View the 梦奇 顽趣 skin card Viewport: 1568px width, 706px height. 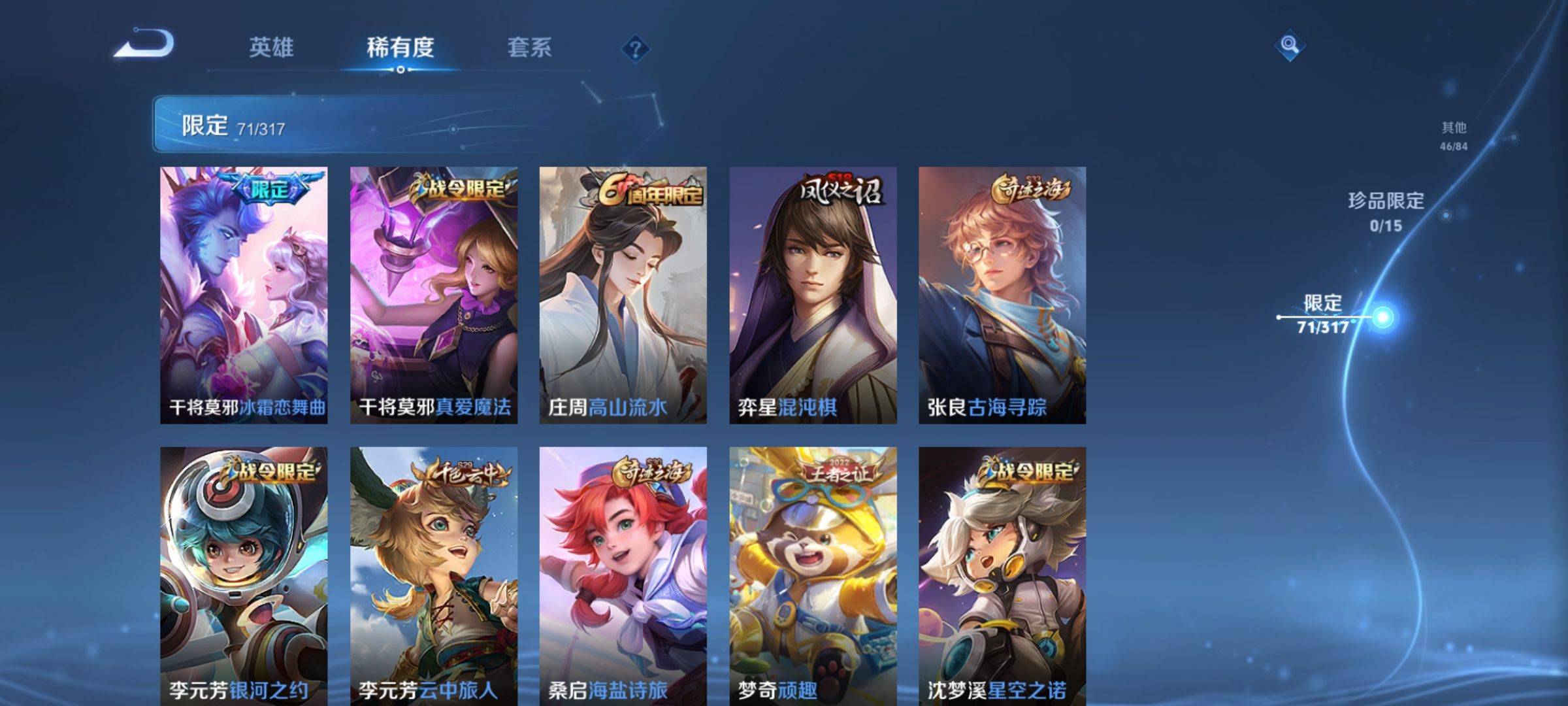pyautogui.click(x=813, y=575)
